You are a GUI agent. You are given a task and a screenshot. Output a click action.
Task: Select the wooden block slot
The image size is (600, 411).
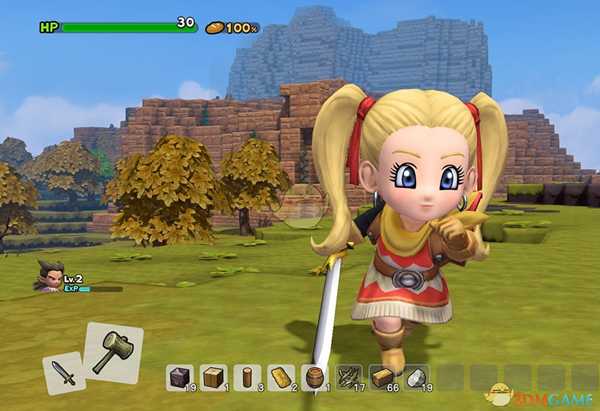point(213,377)
